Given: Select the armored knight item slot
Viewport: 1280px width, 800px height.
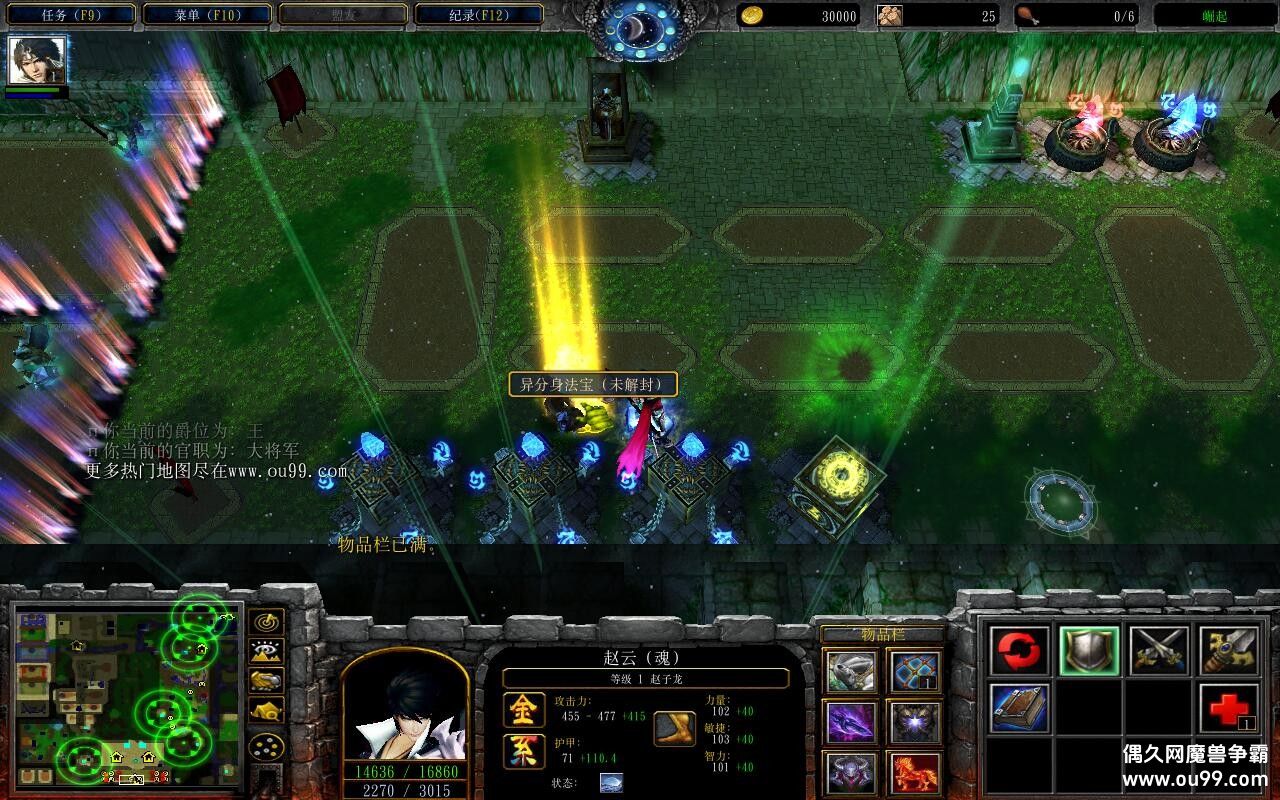Looking at the screenshot, I should pos(851,672).
